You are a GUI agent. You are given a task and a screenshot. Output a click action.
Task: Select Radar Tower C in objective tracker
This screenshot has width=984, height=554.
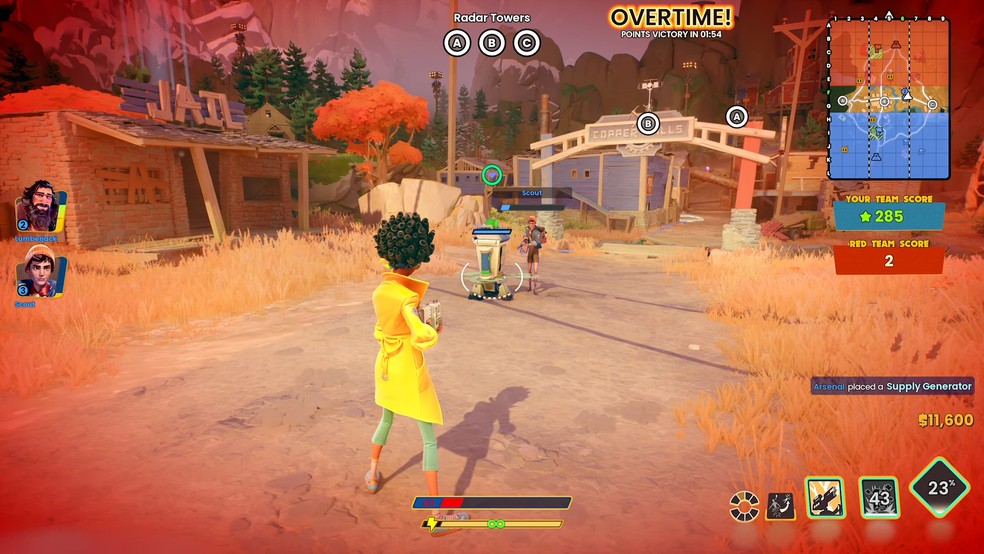point(526,43)
